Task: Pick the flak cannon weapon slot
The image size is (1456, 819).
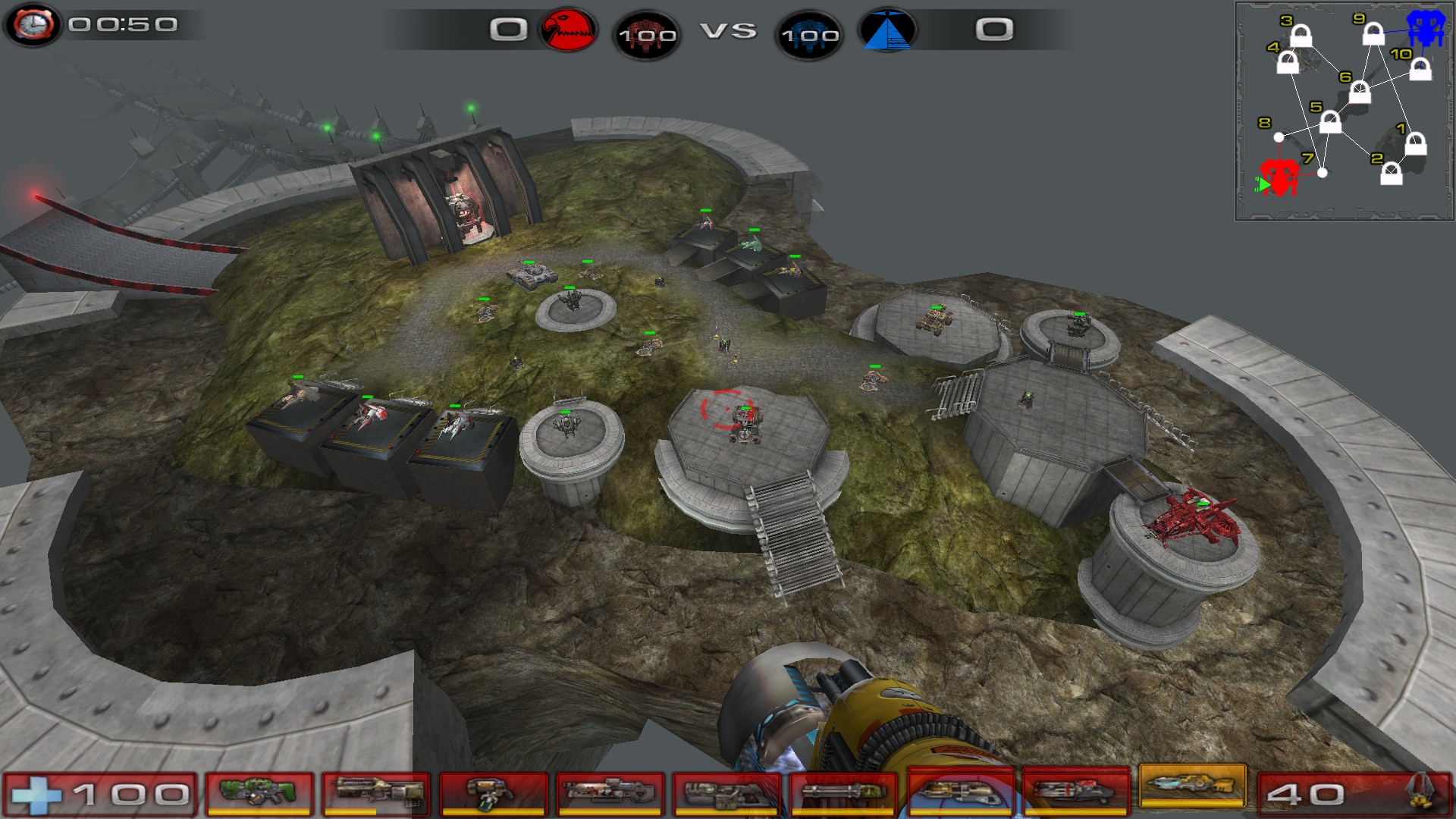Action: point(960,792)
